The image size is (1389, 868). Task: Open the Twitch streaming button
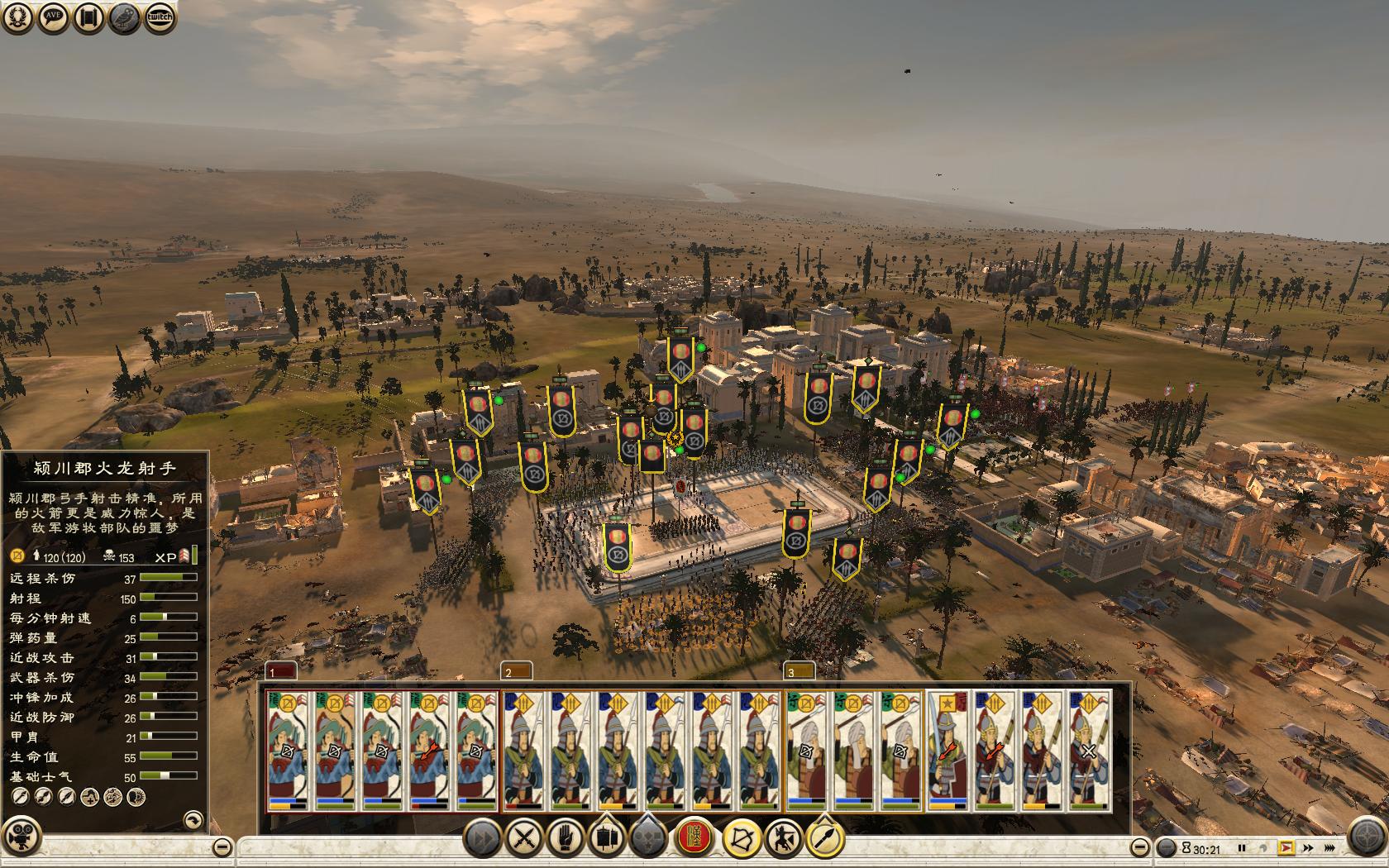click(x=160, y=18)
